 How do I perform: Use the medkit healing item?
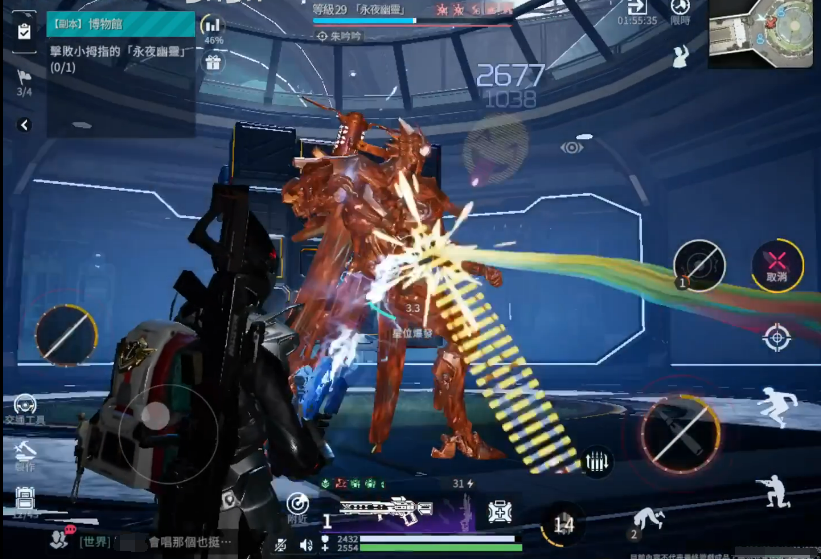[499, 512]
